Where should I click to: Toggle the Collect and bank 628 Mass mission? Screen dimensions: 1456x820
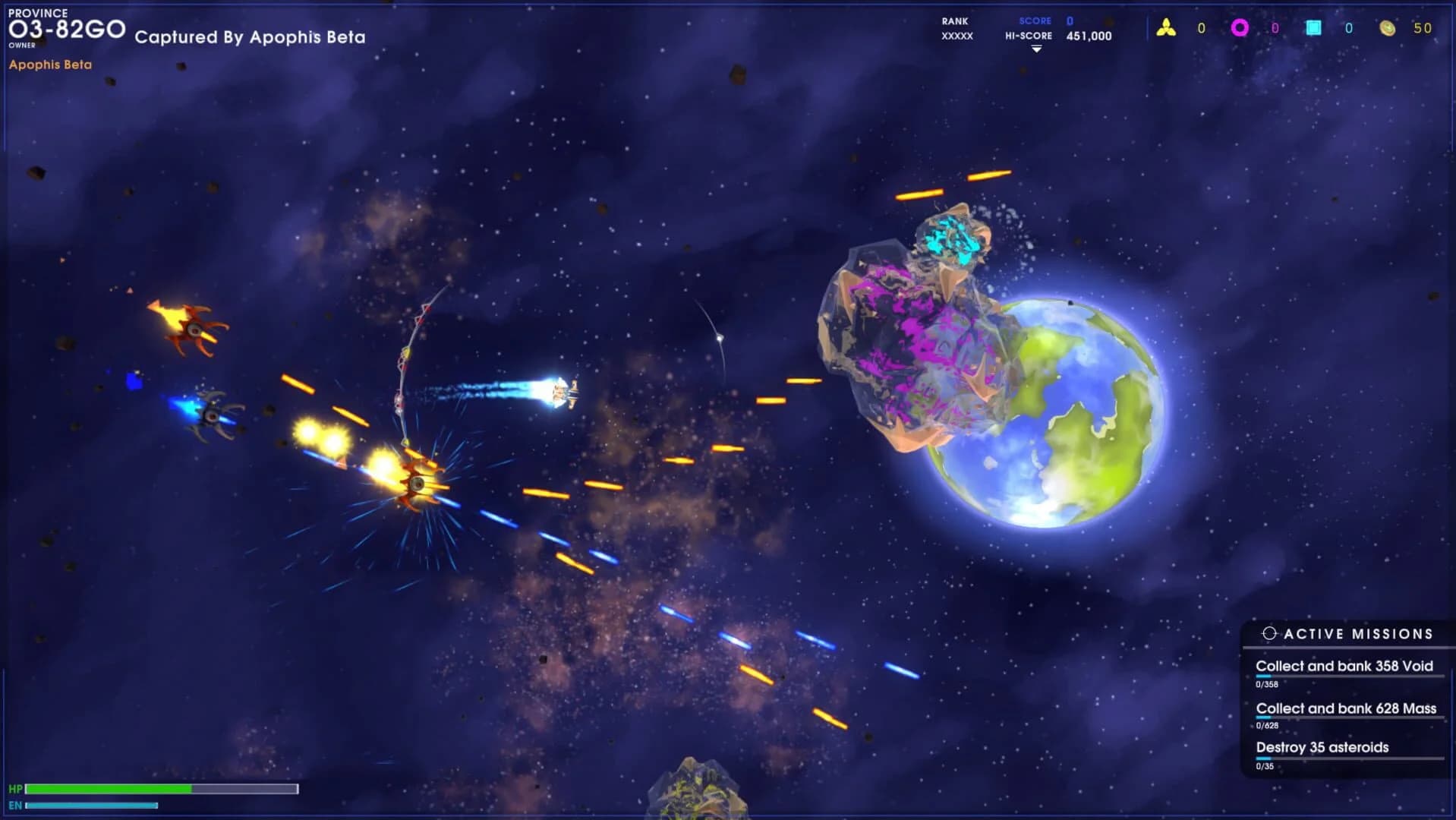click(1346, 708)
